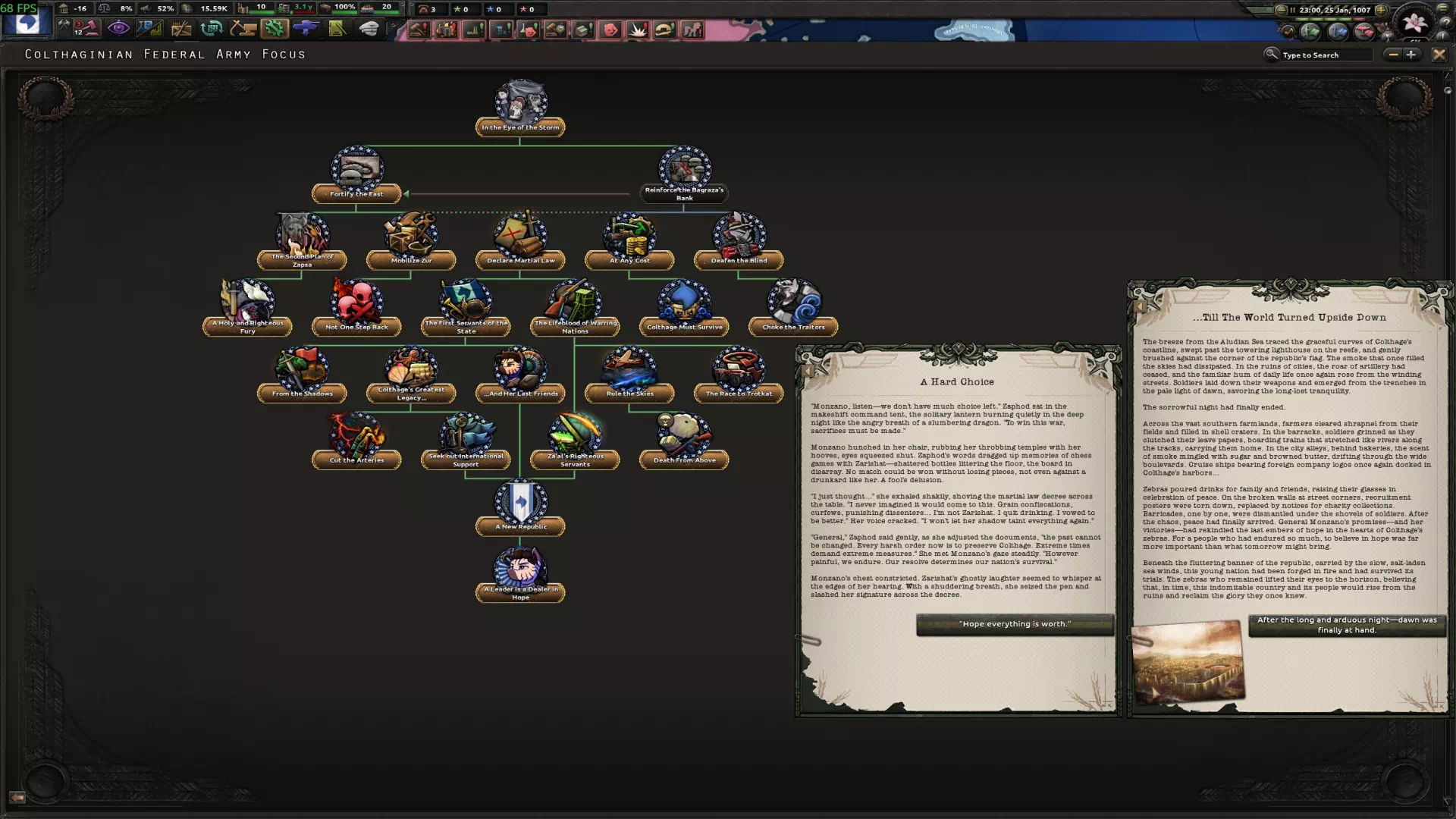Screen dimensions: 1456x819
Task: Zoom in the focus tree with plus
Action: click(x=1411, y=55)
